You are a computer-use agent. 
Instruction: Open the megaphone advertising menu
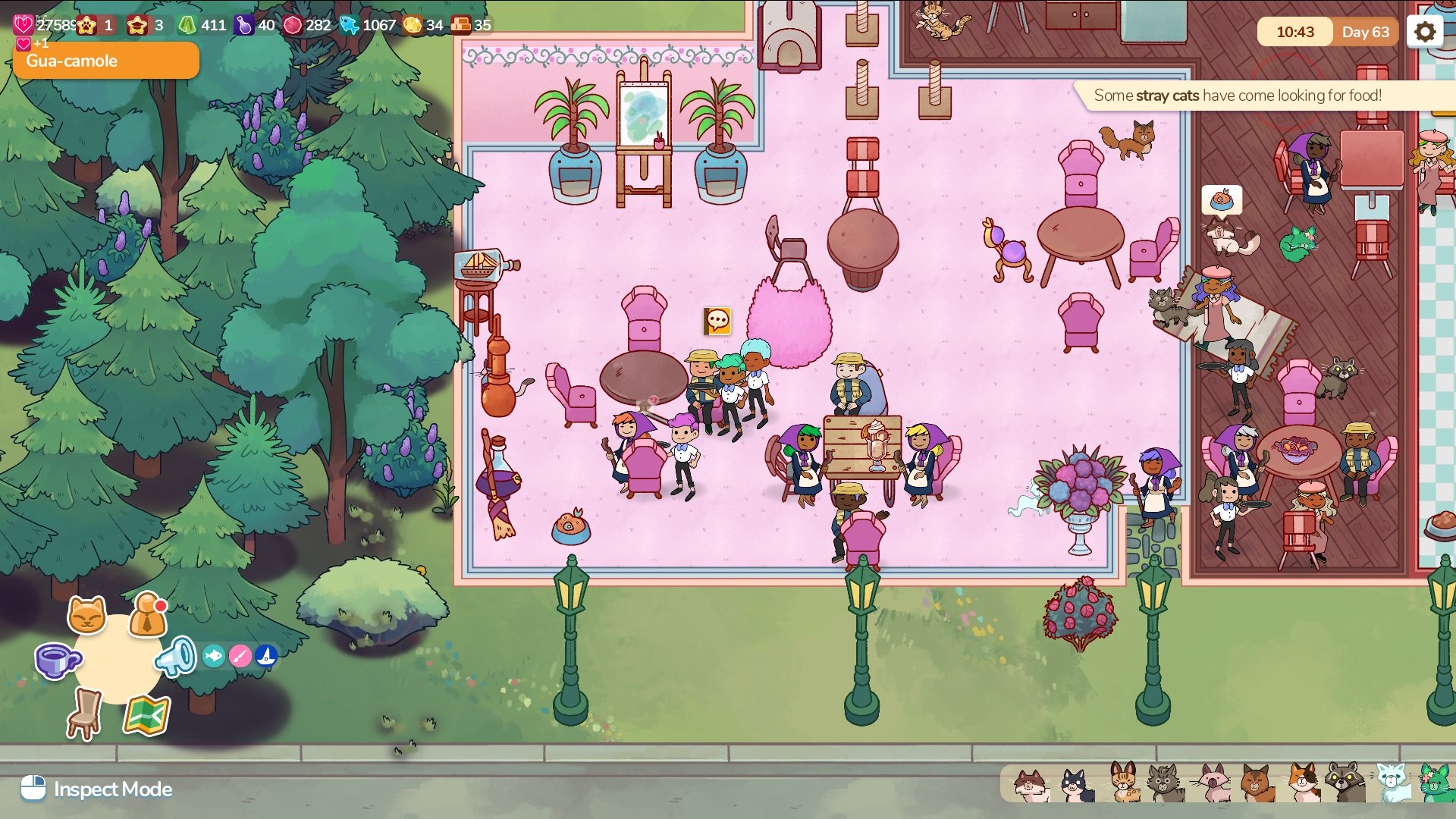tap(177, 657)
